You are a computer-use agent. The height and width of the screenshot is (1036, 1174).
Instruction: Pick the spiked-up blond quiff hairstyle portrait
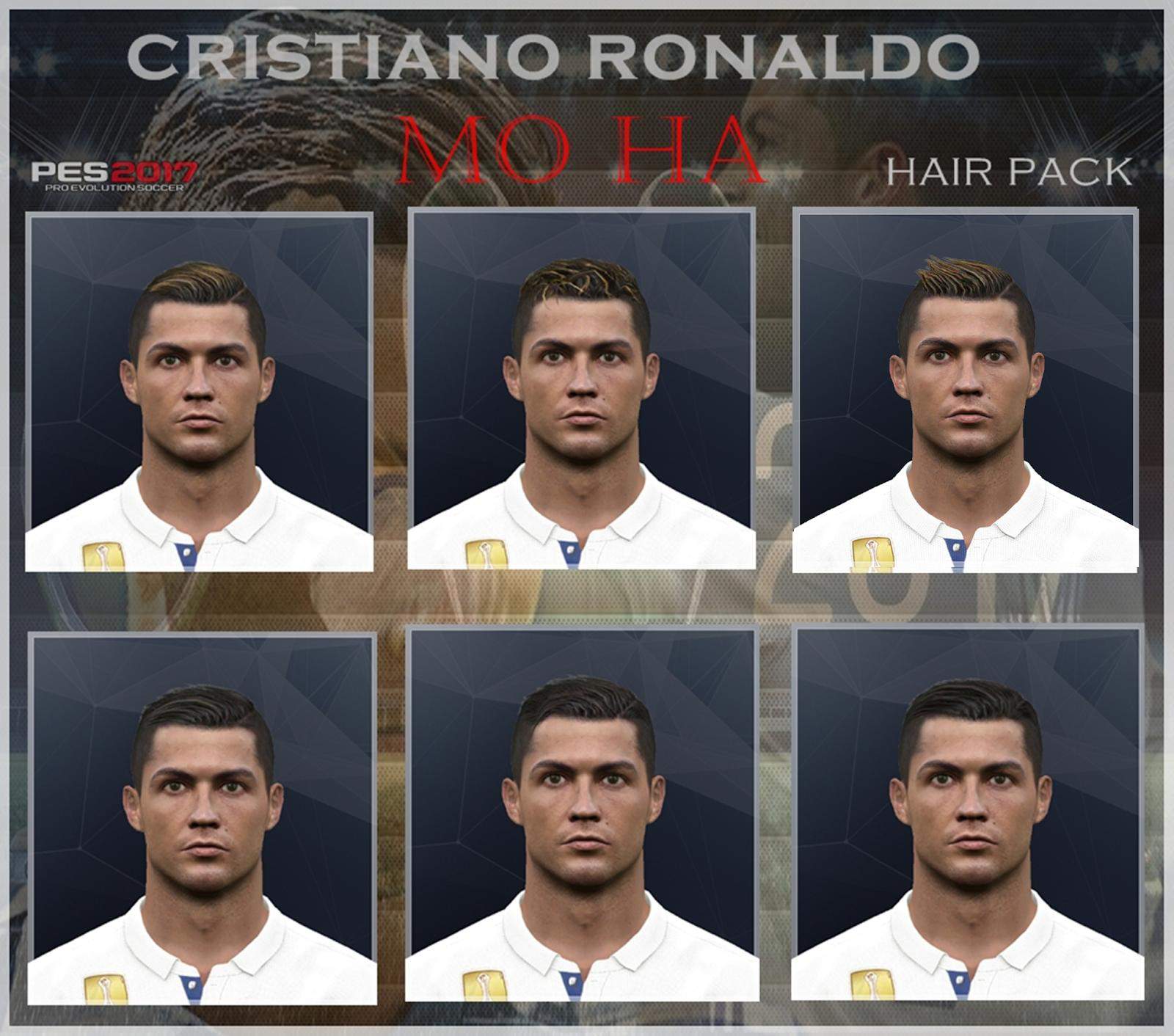966,390
